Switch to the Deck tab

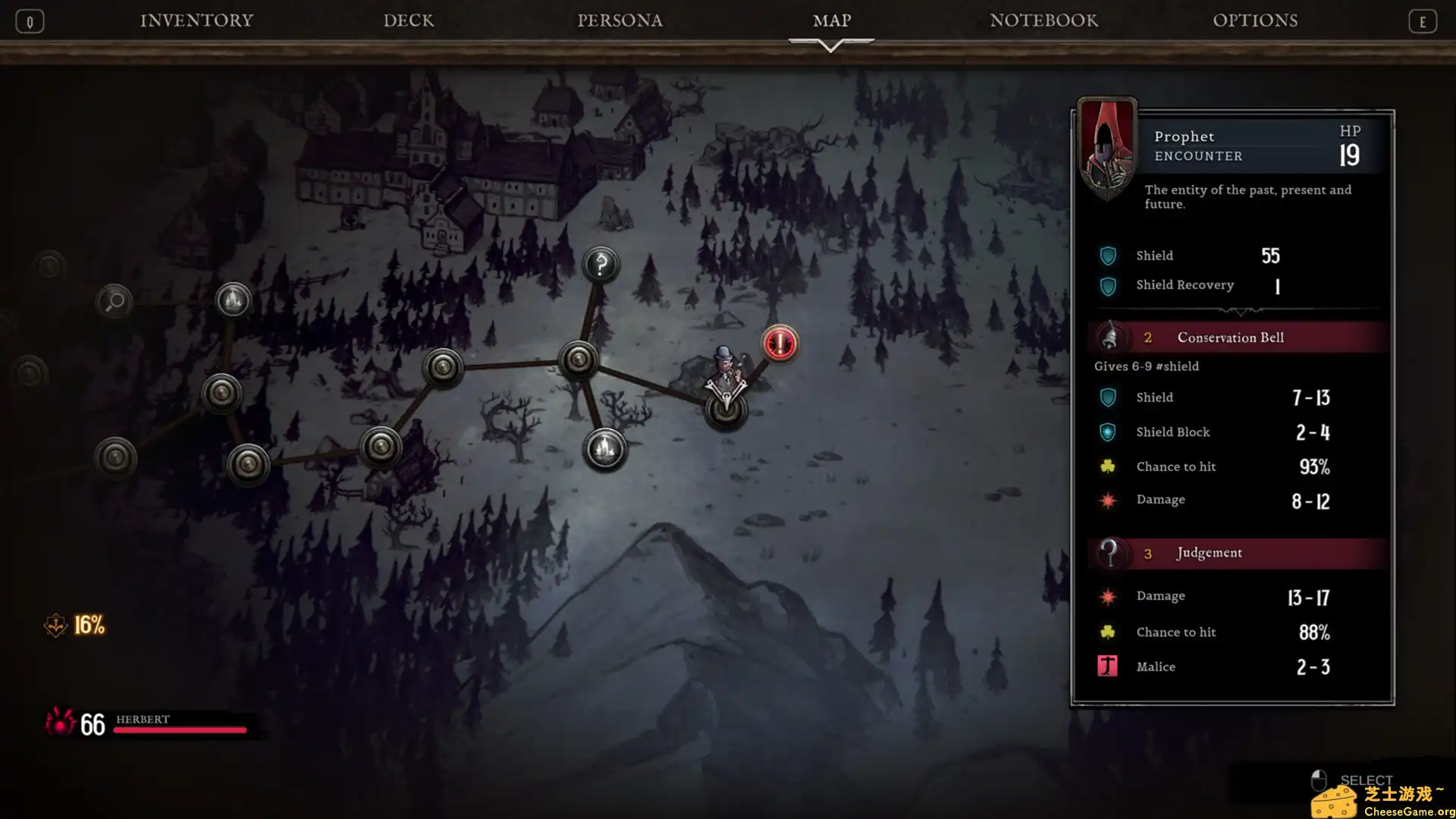(x=409, y=20)
